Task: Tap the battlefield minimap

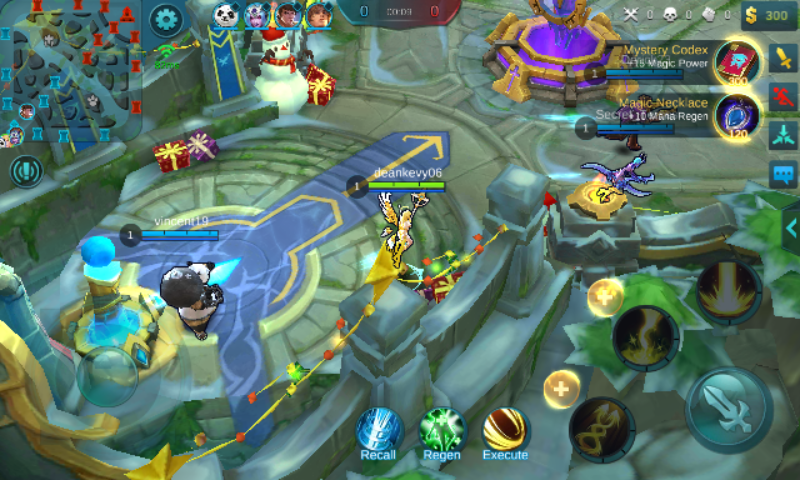Action: click(70, 72)
